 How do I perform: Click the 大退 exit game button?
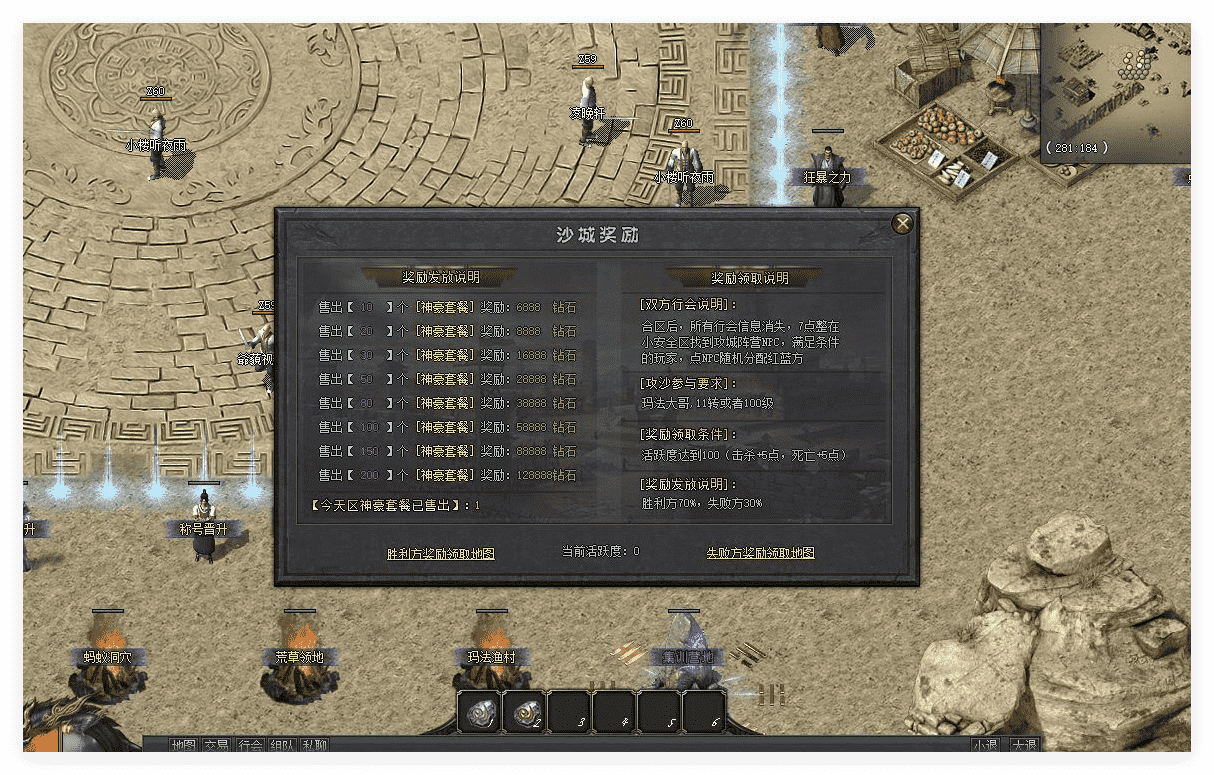pos(1023,745)
